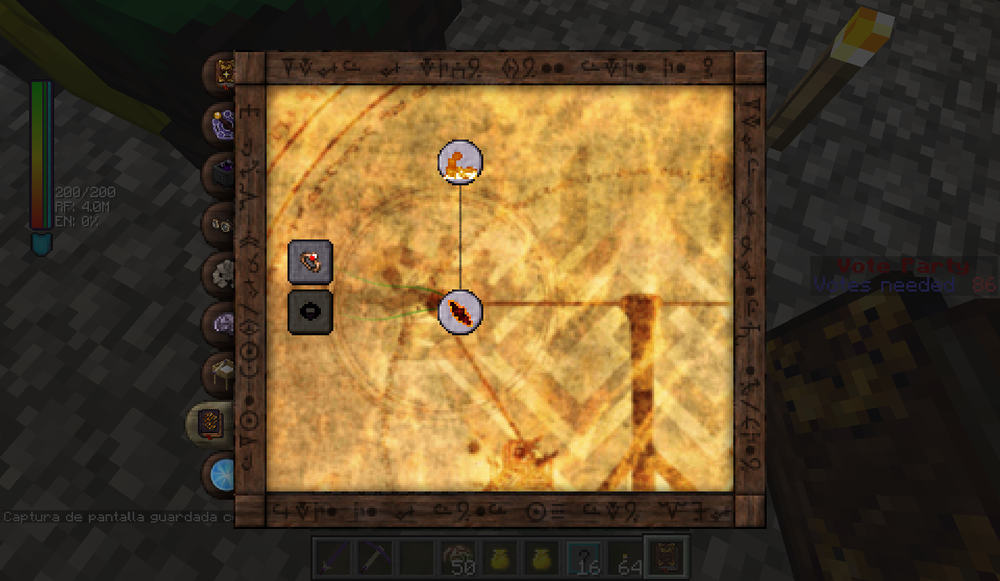The height and width of the screenshot is (581, 1000).
Task: Open the purple crystal category tab
Action: point(220,124)
